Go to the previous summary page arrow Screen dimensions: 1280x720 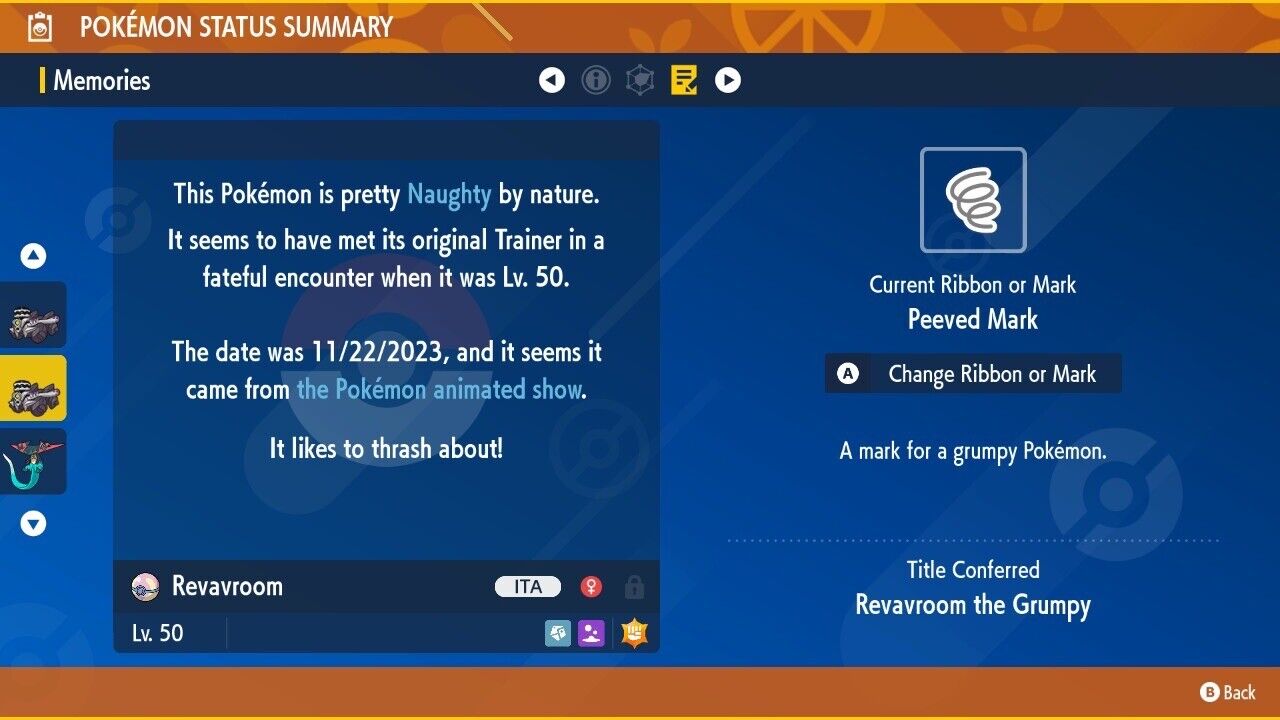(x=552, y=80)
